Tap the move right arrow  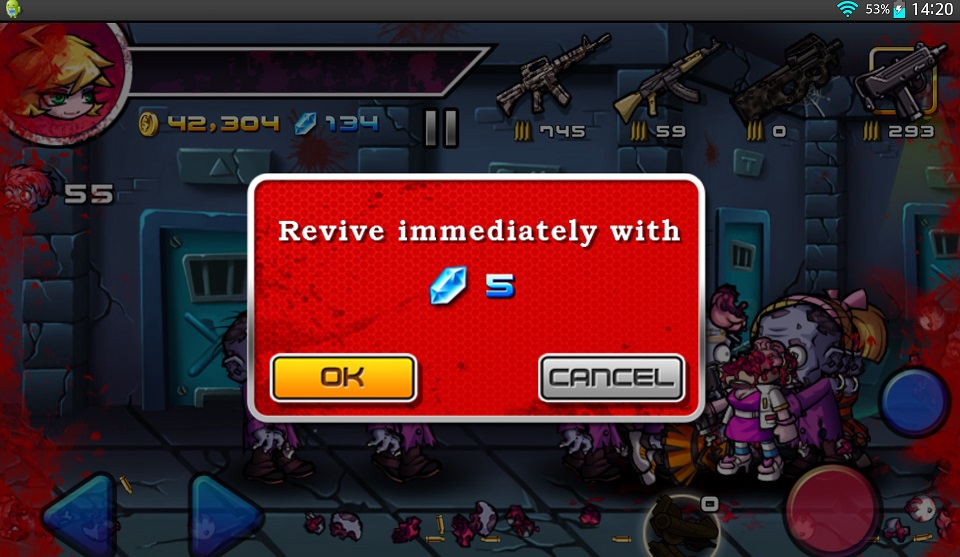click(225, 517)
